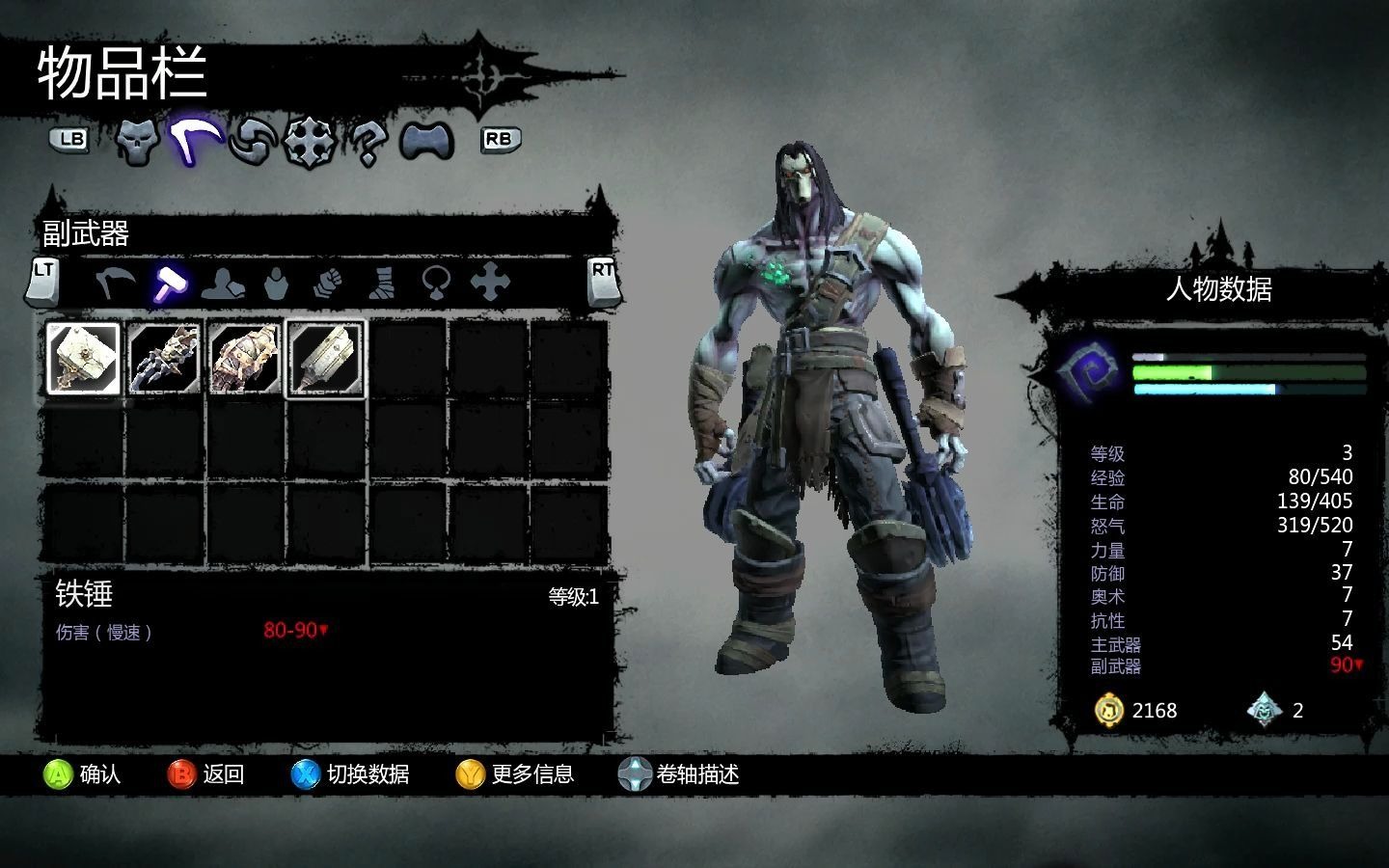
Task: Switch to the swirl skills tab
Action: point(253,142)
